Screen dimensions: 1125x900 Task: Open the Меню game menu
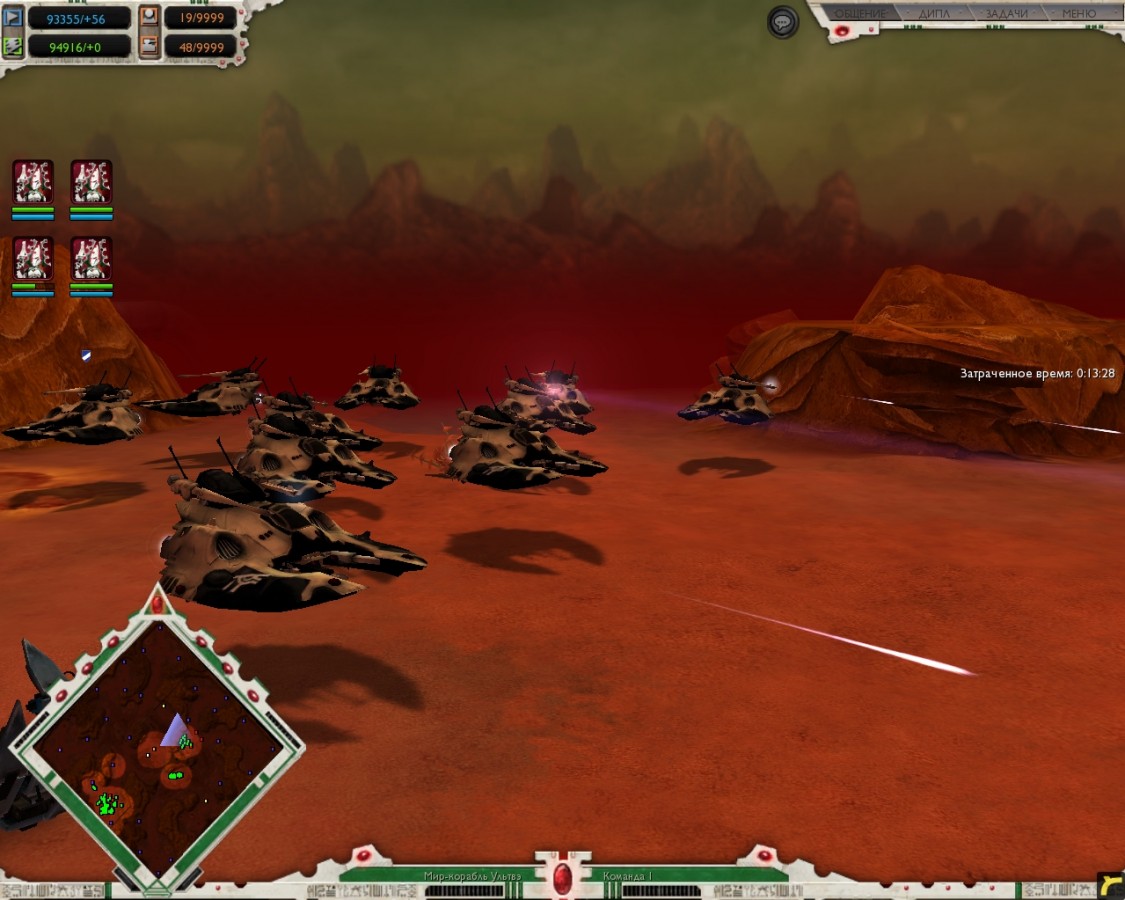click(1078, 14)
